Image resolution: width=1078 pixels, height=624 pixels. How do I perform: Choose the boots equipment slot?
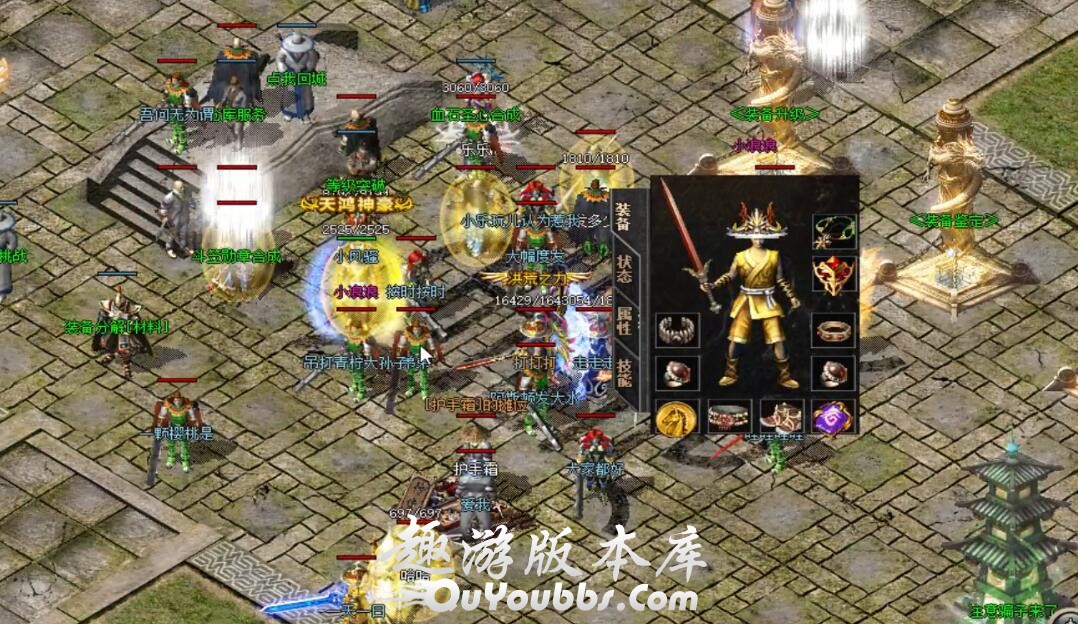[x=781, y=416]
